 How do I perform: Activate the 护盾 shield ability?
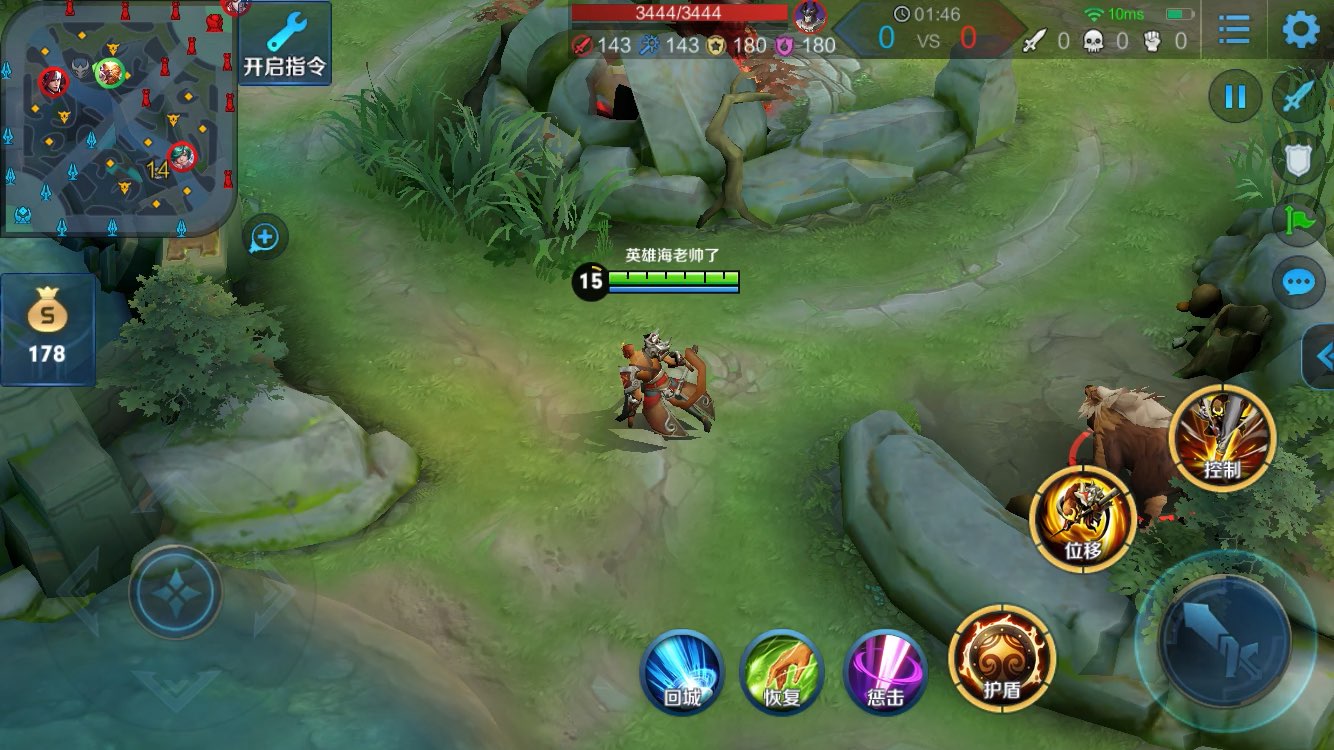tap(1002, 658)
